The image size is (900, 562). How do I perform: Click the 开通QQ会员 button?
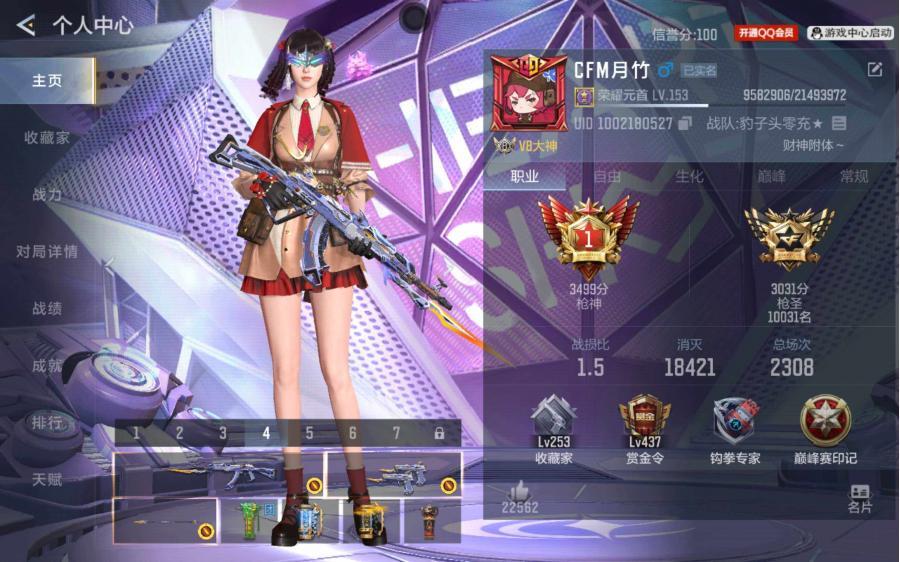pos(767,33)
